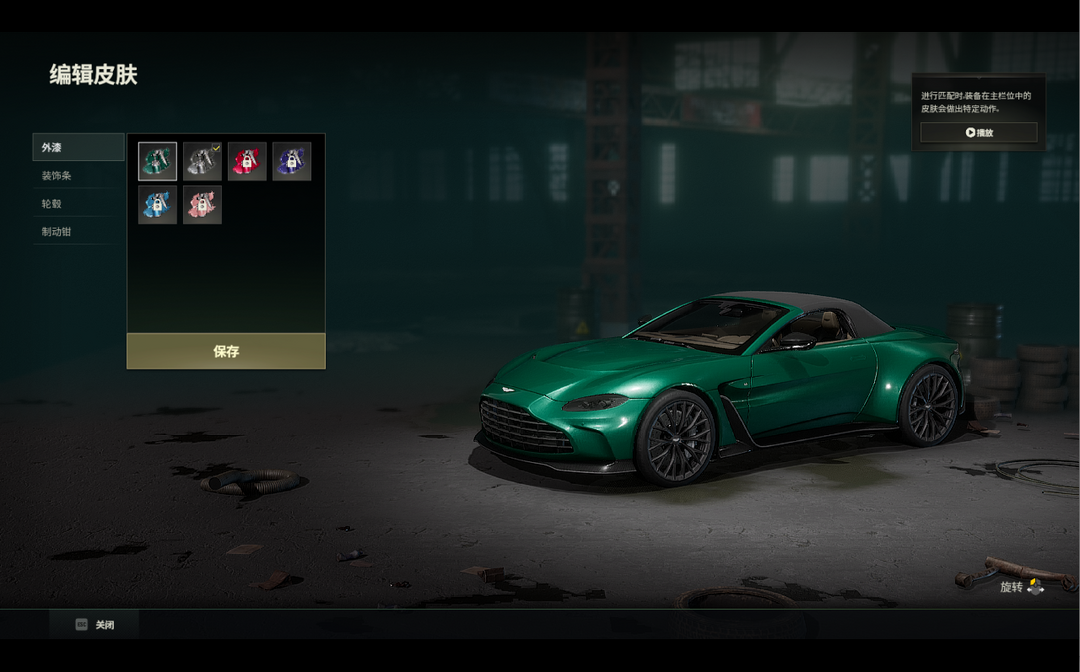
Task: Choose the locked purple paint swatch
Action: tap(291, 161)
